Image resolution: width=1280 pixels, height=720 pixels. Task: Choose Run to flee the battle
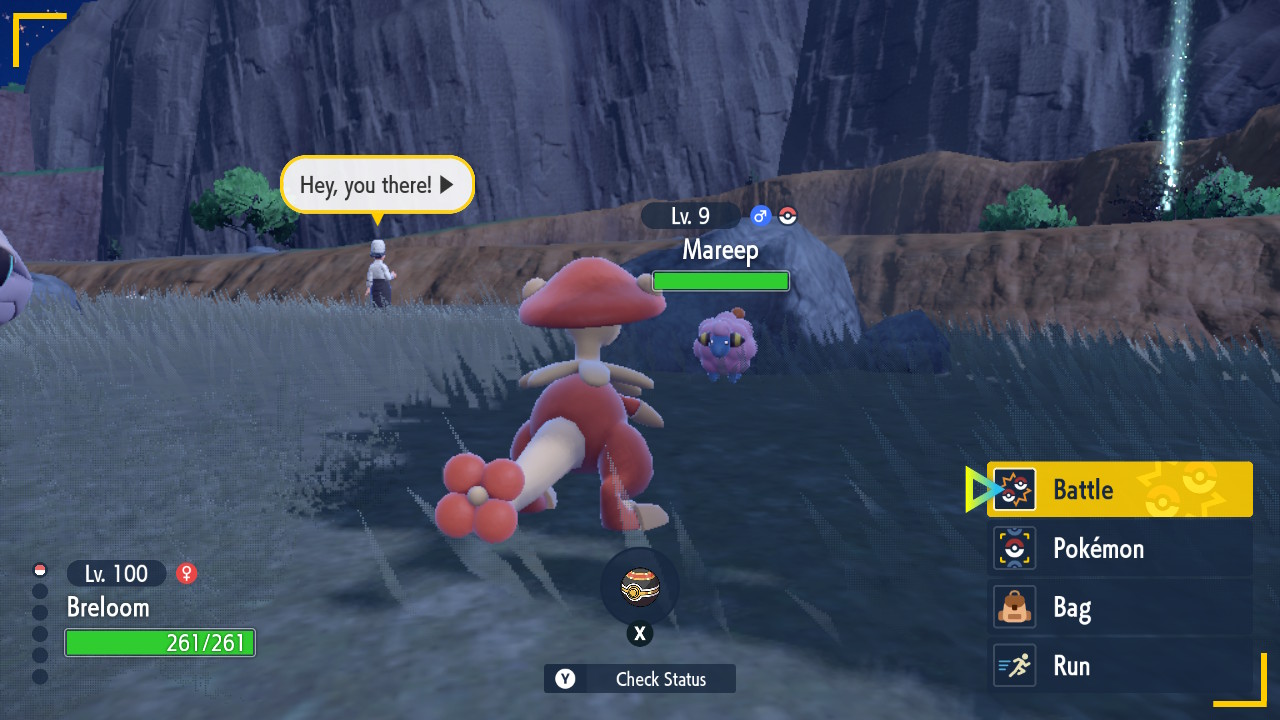(x=1119, y=666)
